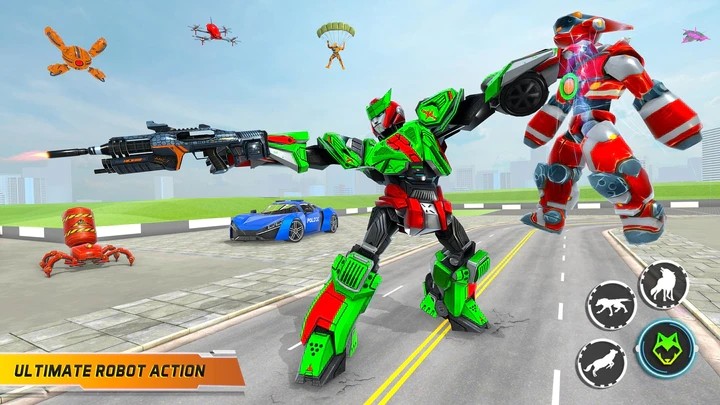Activate the howling wolf ability
Viewport: 720px width, 405px height.
pos(663,286)
